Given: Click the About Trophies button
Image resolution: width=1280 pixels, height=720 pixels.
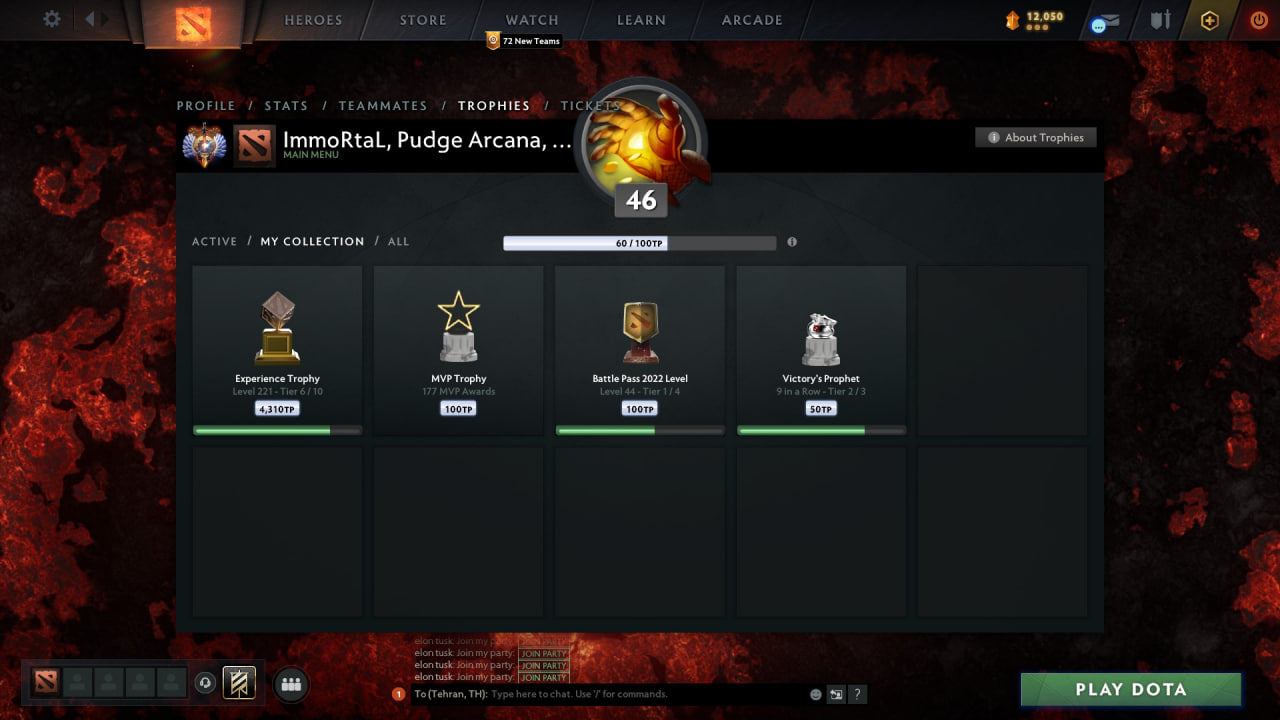Looking at the screenshot, I should coord(1036,137).
